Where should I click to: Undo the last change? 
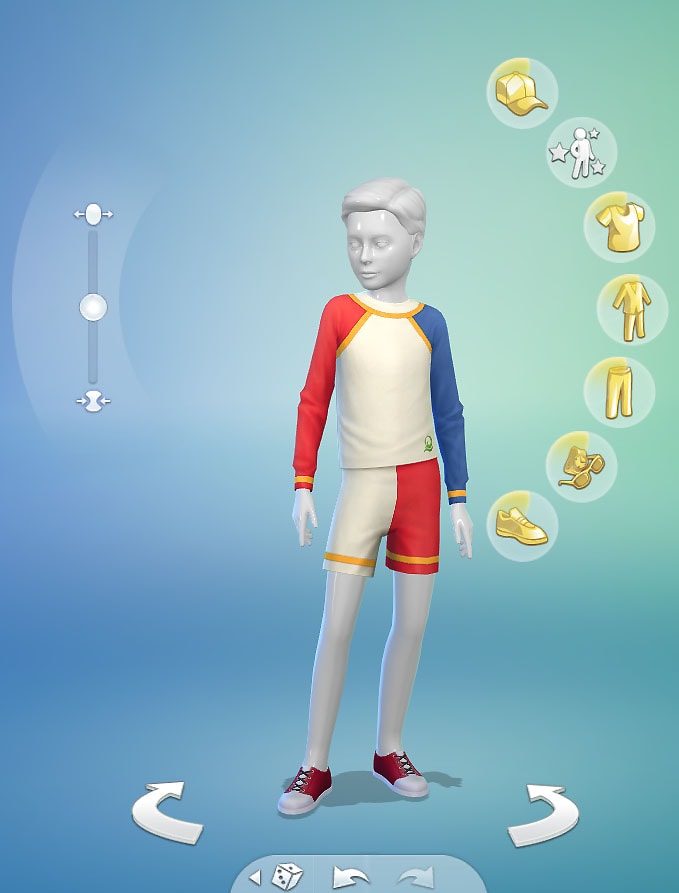(x=351, y=878)
